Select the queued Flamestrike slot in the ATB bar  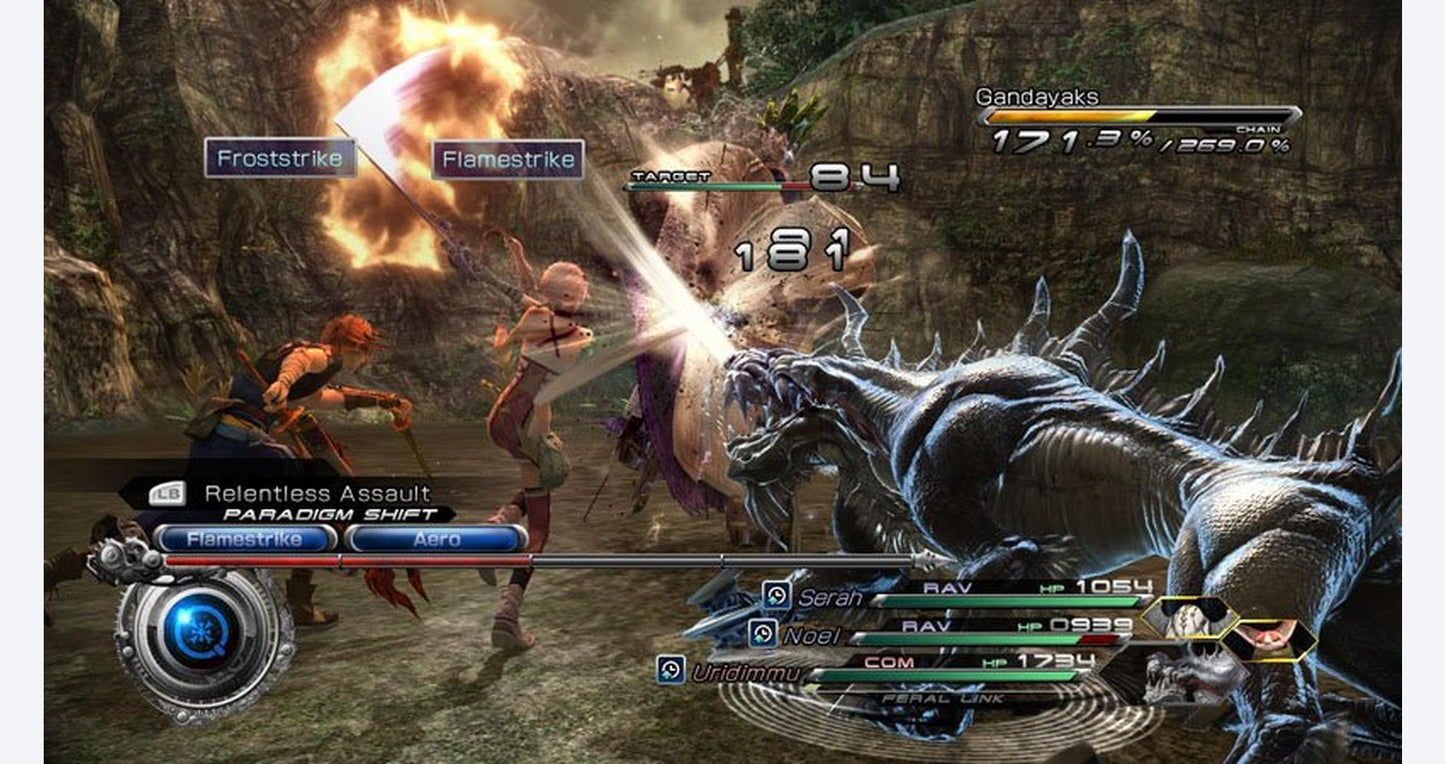(x=245, y=539)
